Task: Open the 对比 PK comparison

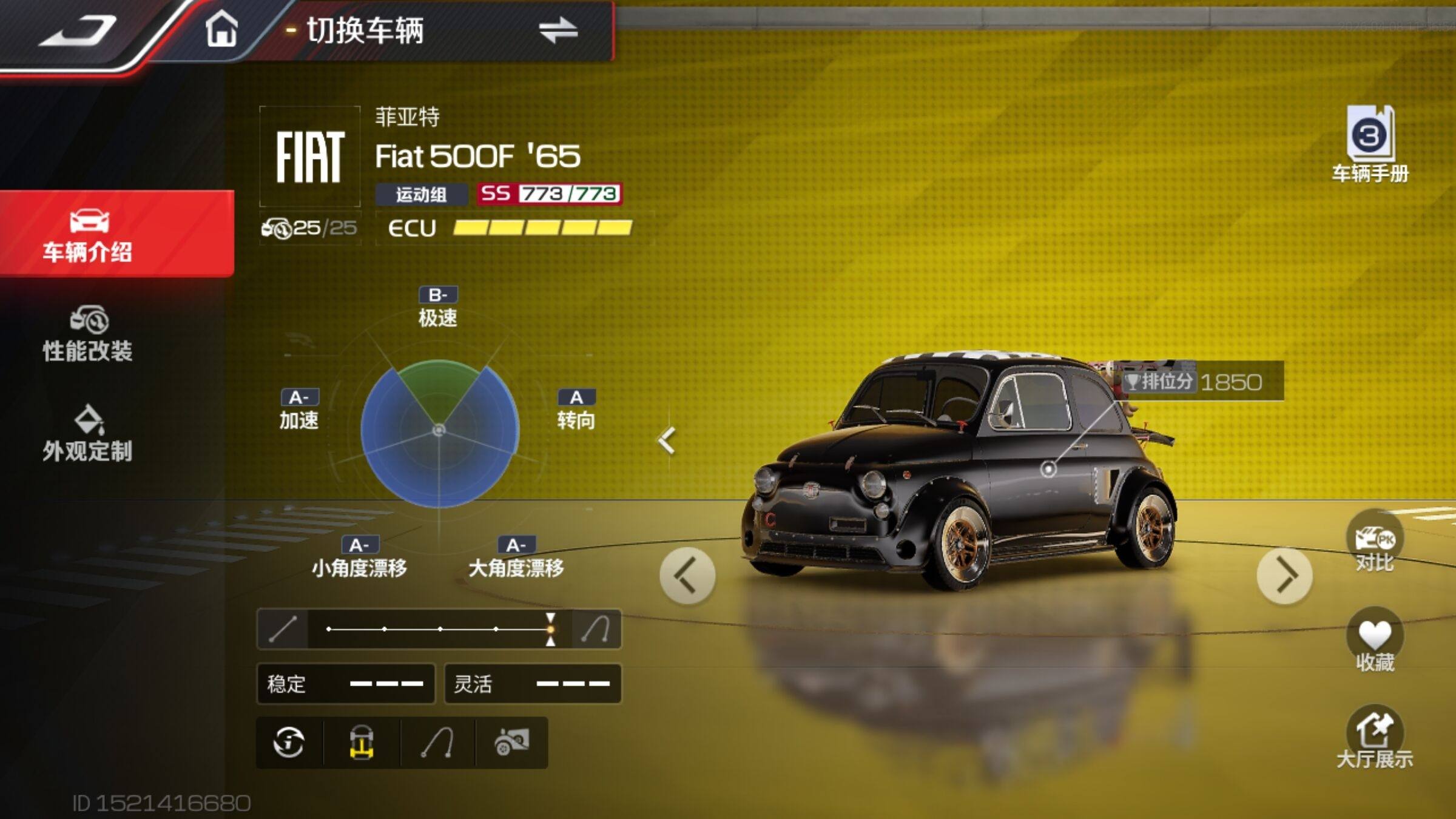Action: coord(1375,543)
